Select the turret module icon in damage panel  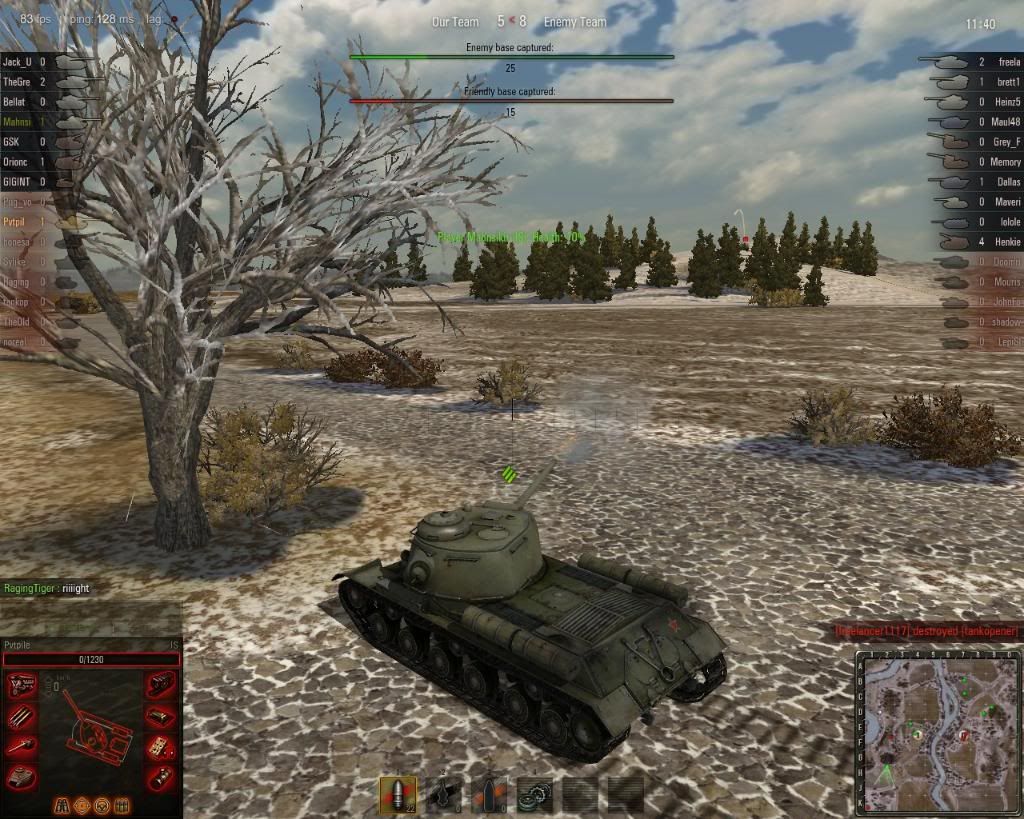point(22,776)
